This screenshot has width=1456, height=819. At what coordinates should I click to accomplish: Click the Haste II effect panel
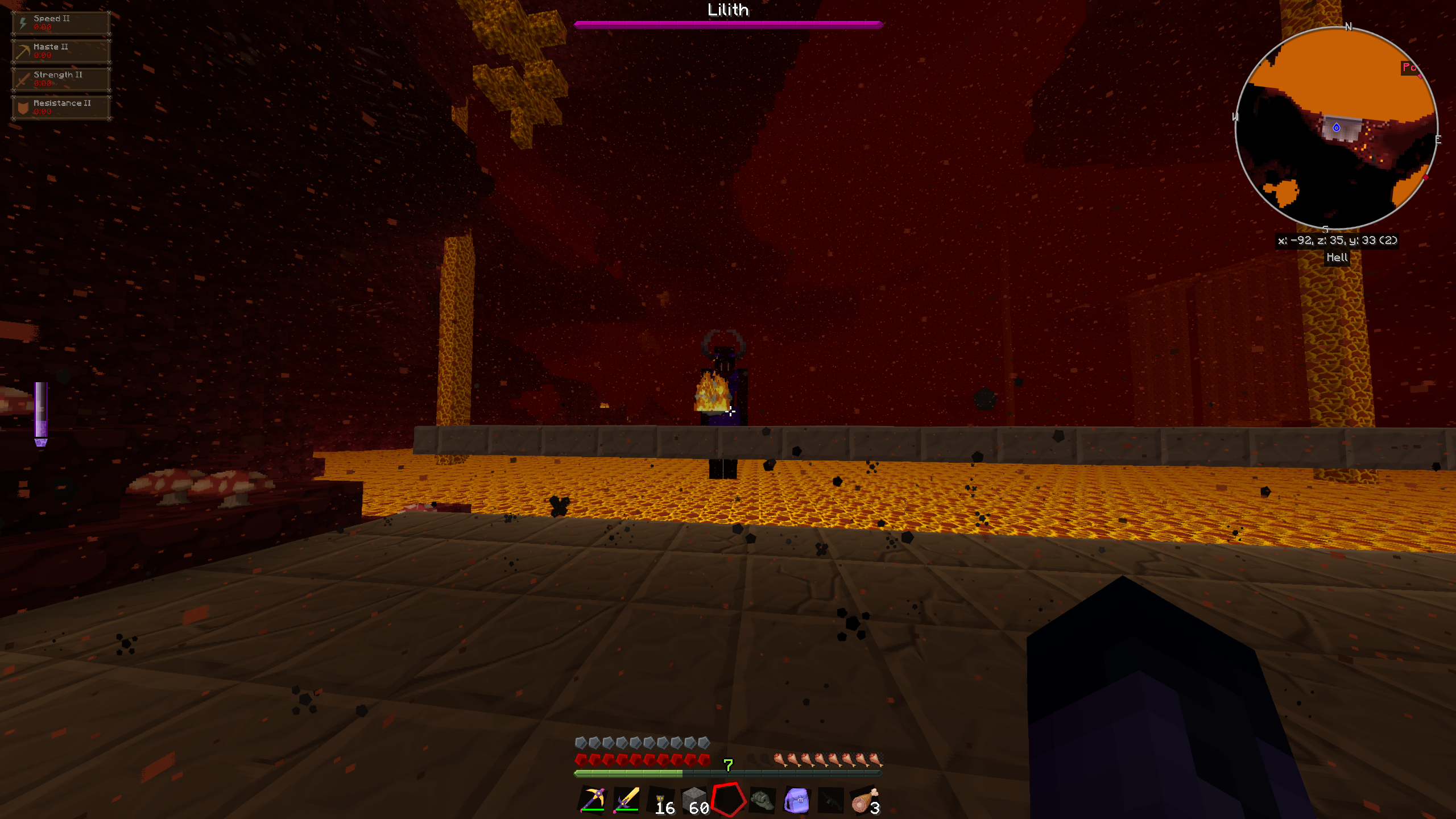tap(61, 51)
